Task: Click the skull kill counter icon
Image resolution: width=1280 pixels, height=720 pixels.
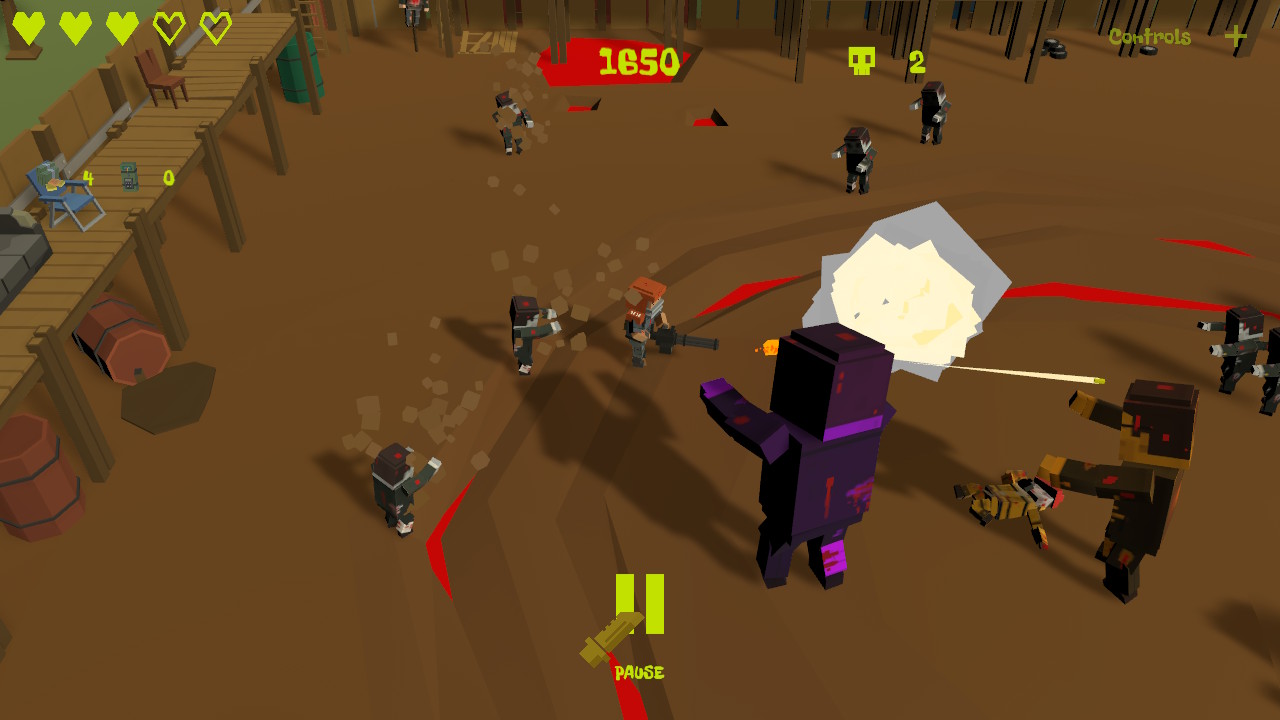Action: [860, 60]
